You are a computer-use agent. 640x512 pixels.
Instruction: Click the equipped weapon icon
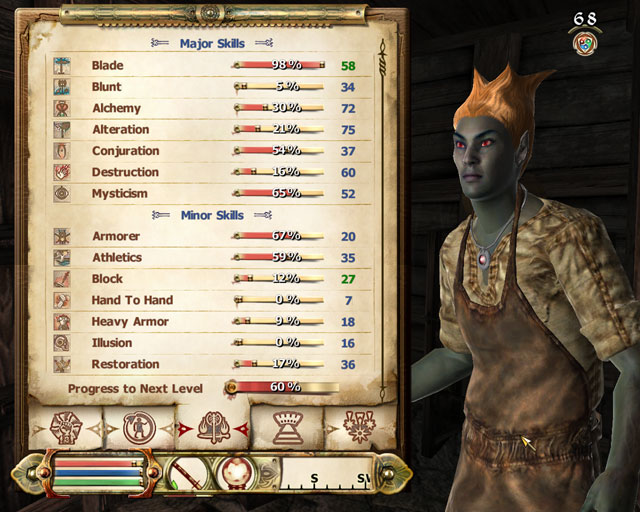click(185, 473)
